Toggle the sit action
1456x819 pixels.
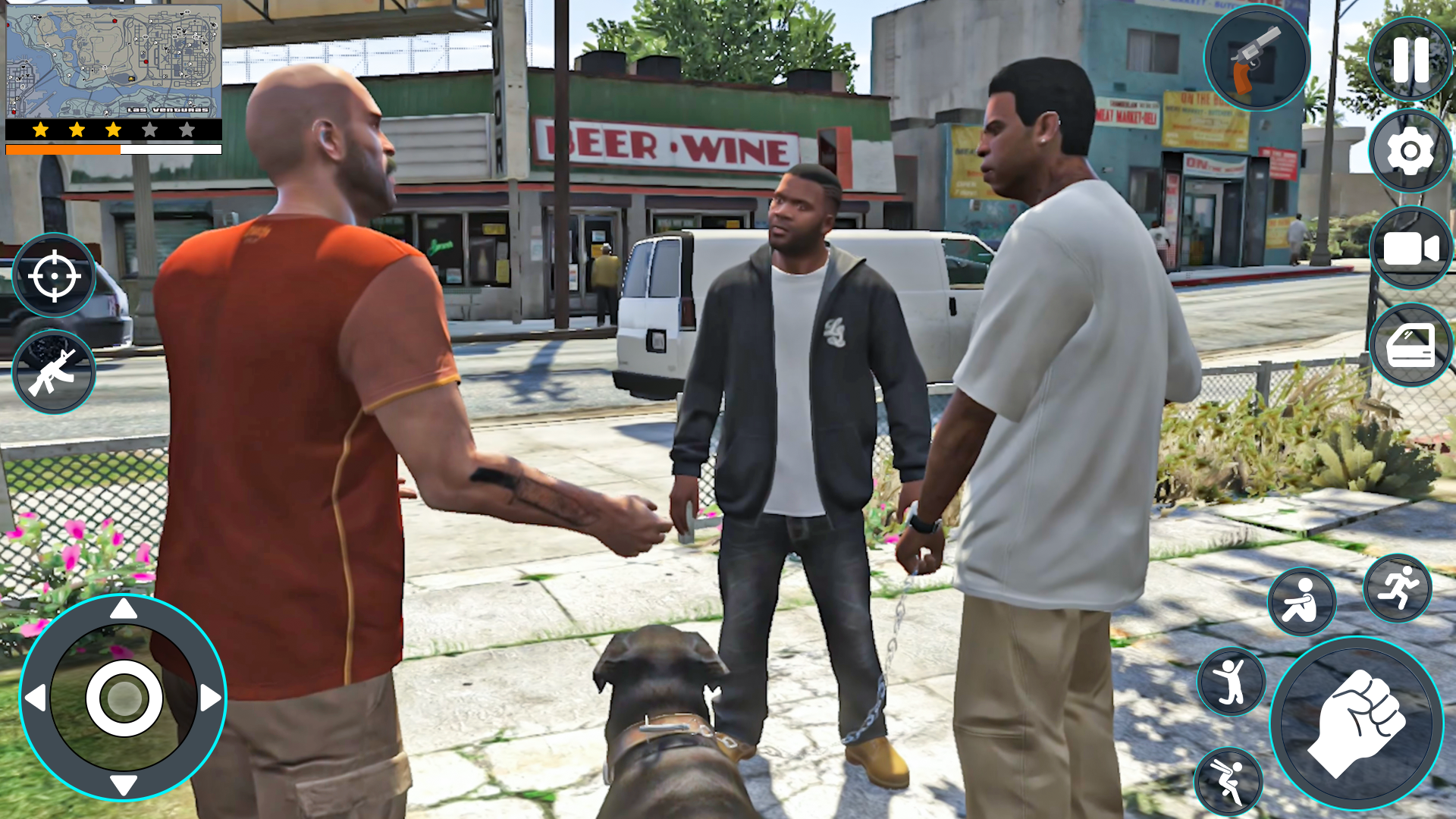click(x=1301, y=603)
